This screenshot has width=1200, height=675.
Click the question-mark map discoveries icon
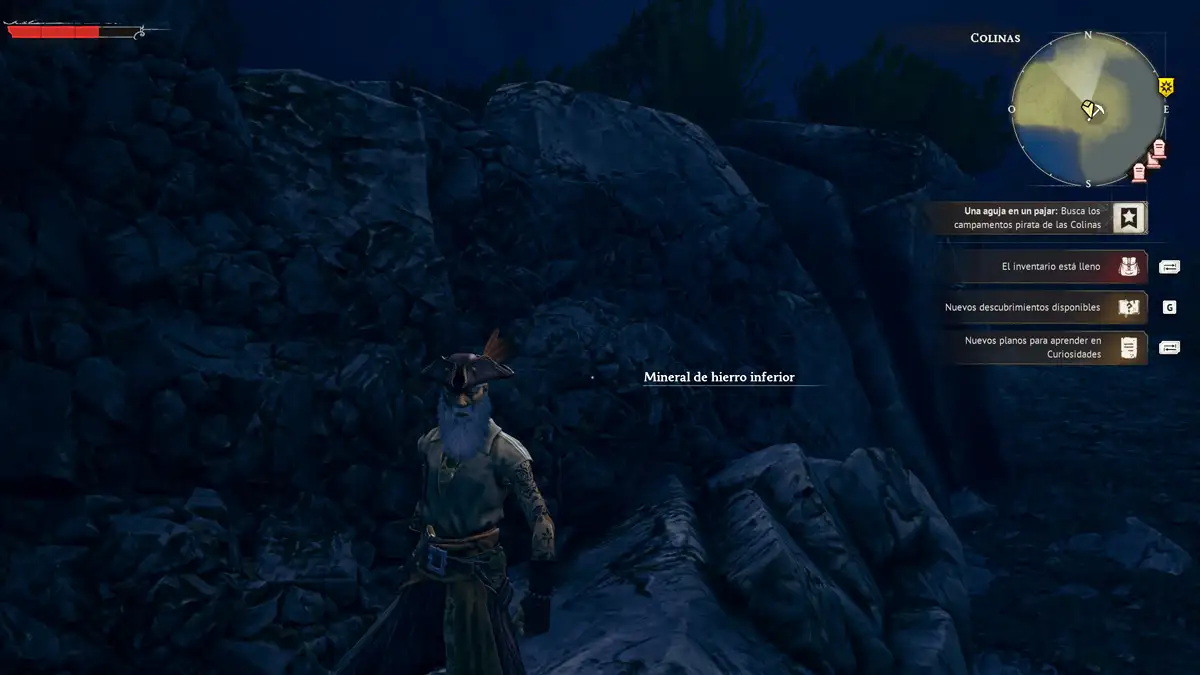coord(1130,307)
